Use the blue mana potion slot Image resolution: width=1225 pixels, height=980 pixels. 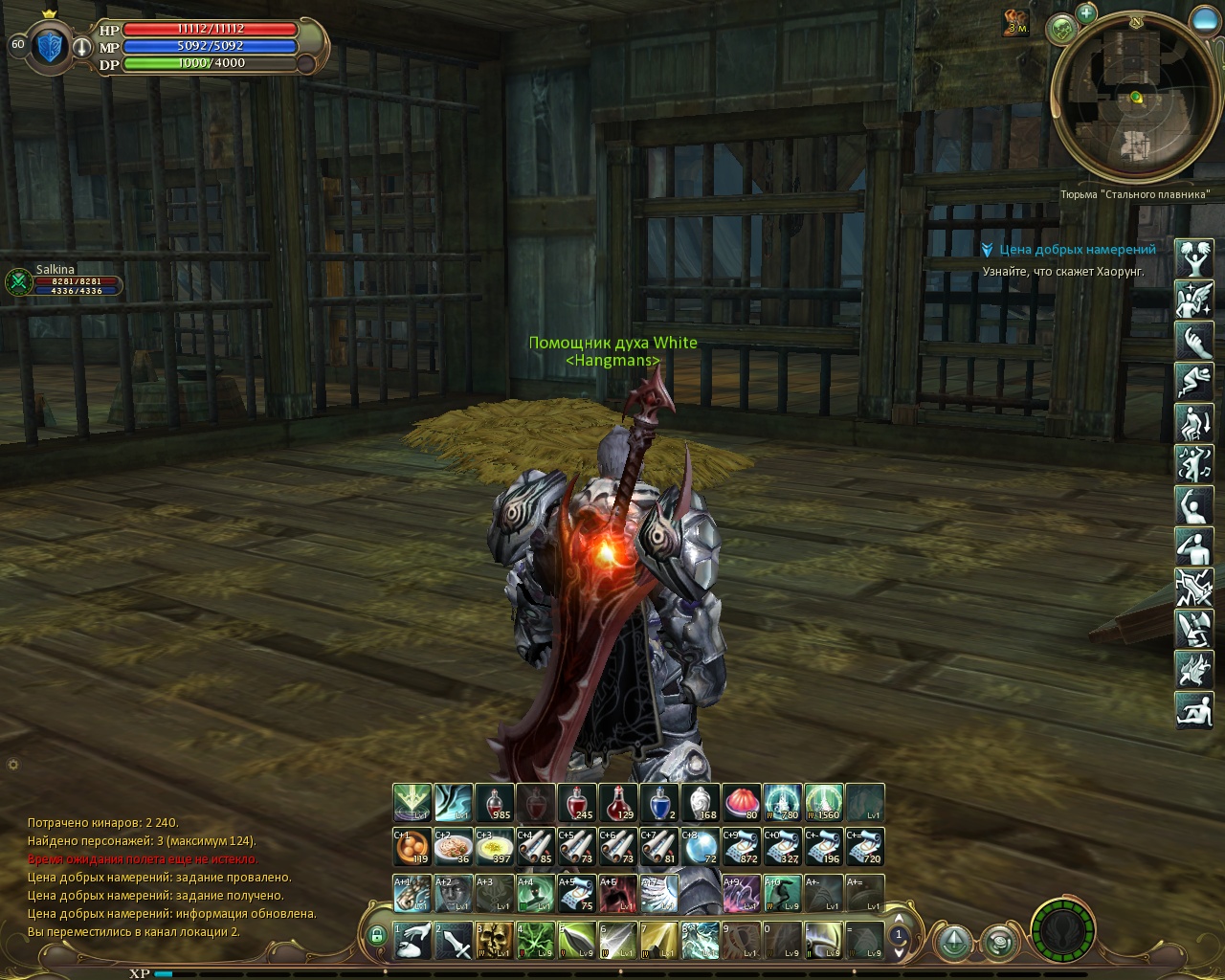[x=658, y=803]
